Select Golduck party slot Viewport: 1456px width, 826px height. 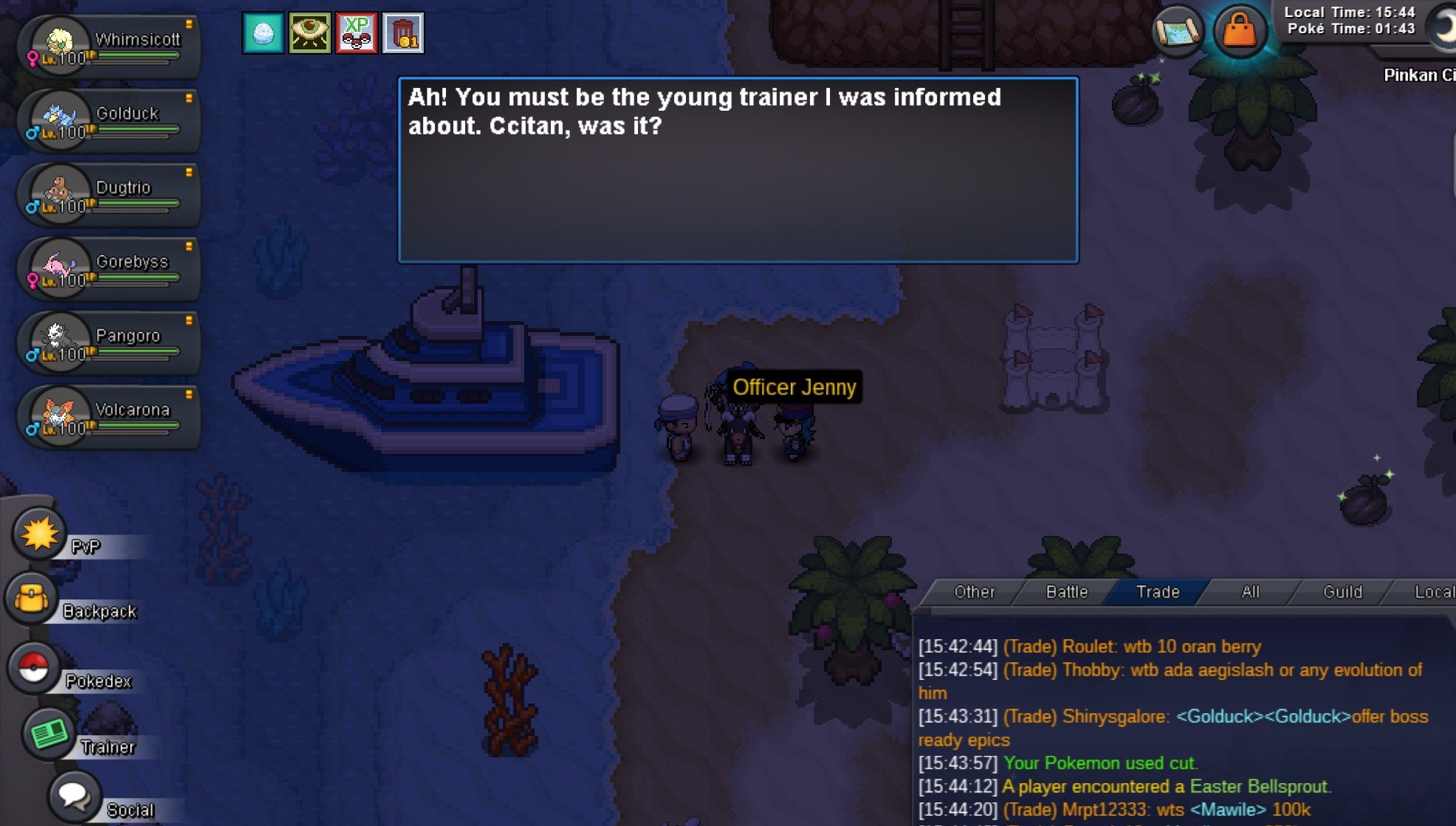[x=111, y=121]
